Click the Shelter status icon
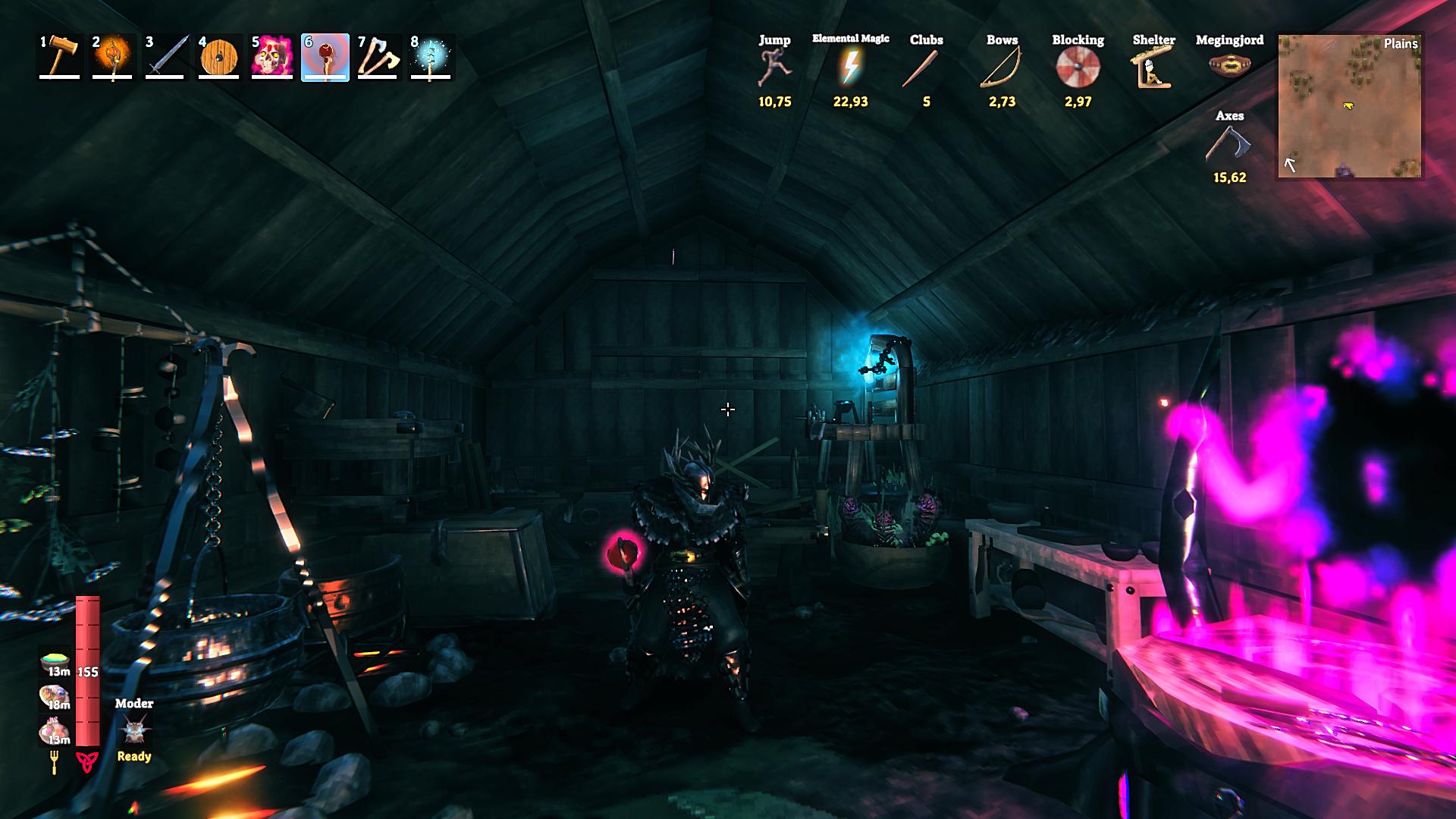The height and width of the screenshot is (819, 1456). click(1153, 67)
